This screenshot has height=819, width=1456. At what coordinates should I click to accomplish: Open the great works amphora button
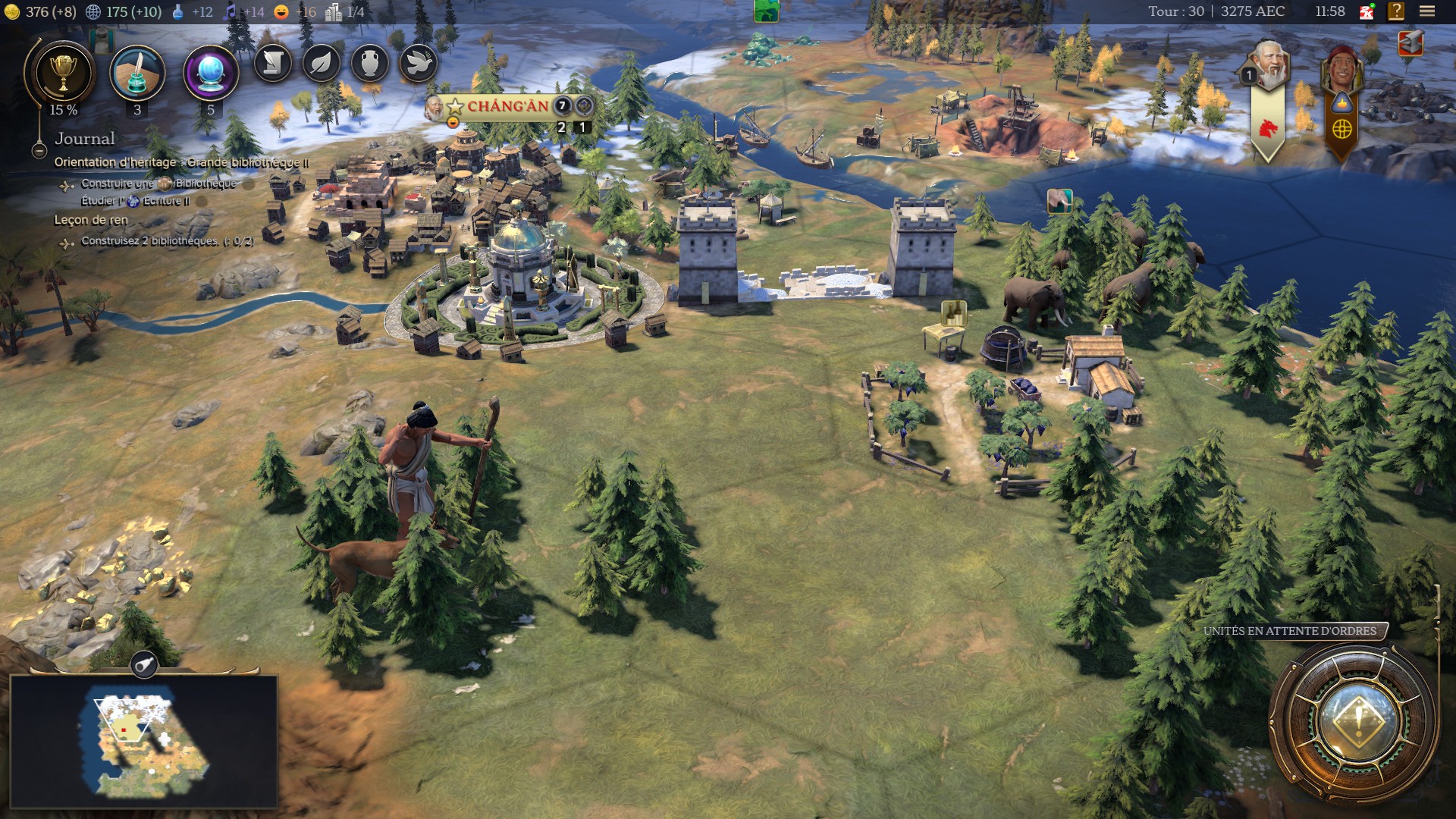coord(370,63)
